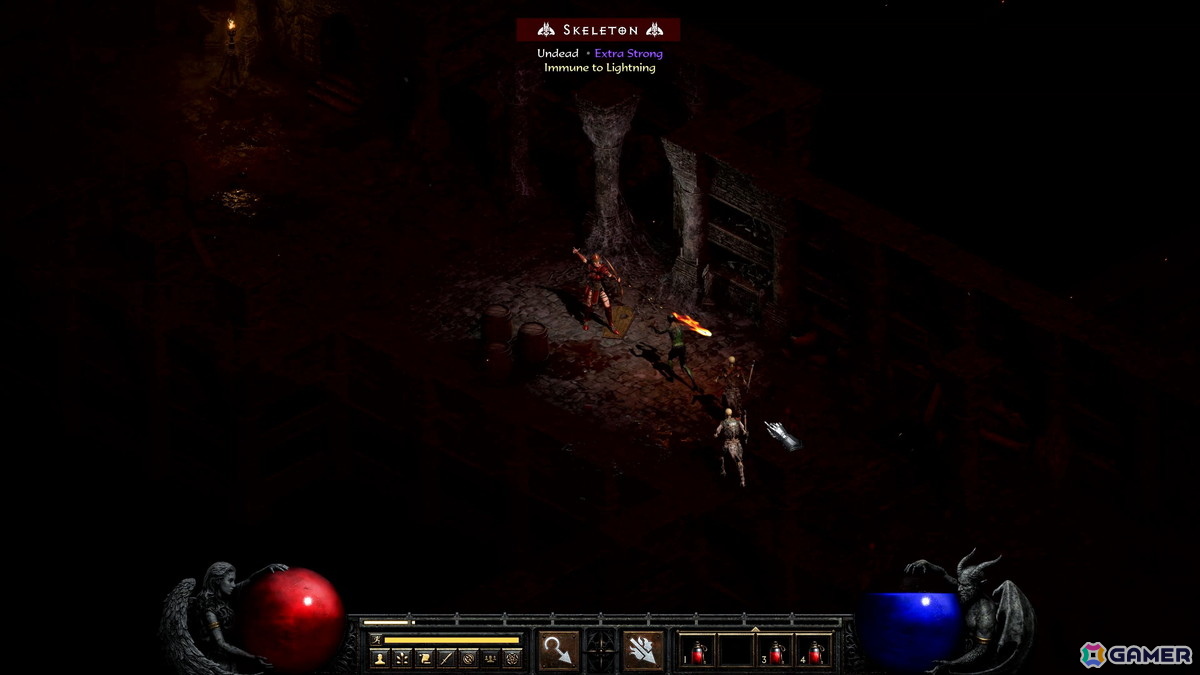Select the right-click fire arrow skill icon
The image size is (1200, 675).
[643, 651]
